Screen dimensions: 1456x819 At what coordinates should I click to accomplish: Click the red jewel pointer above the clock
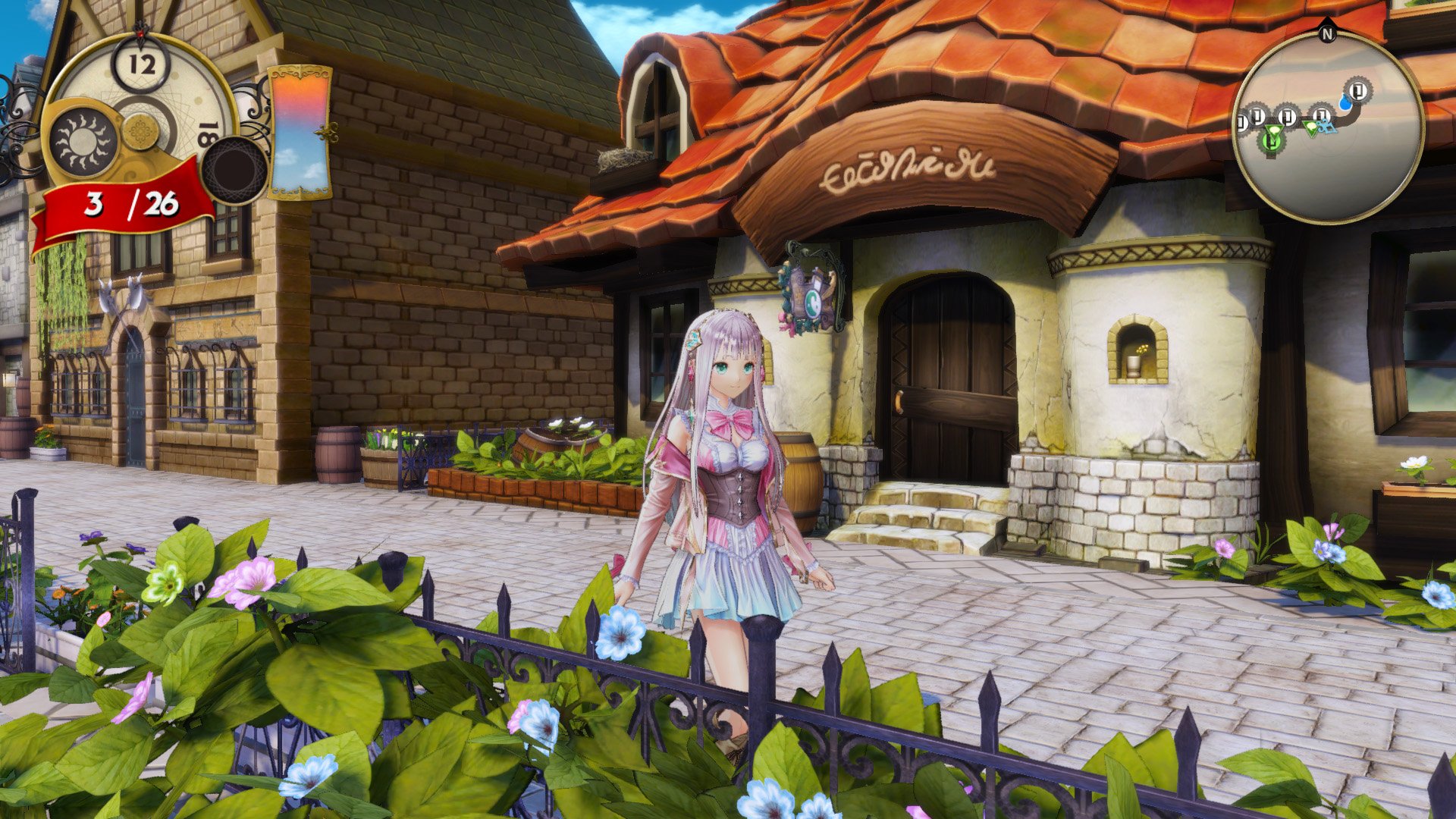(141, 33)
